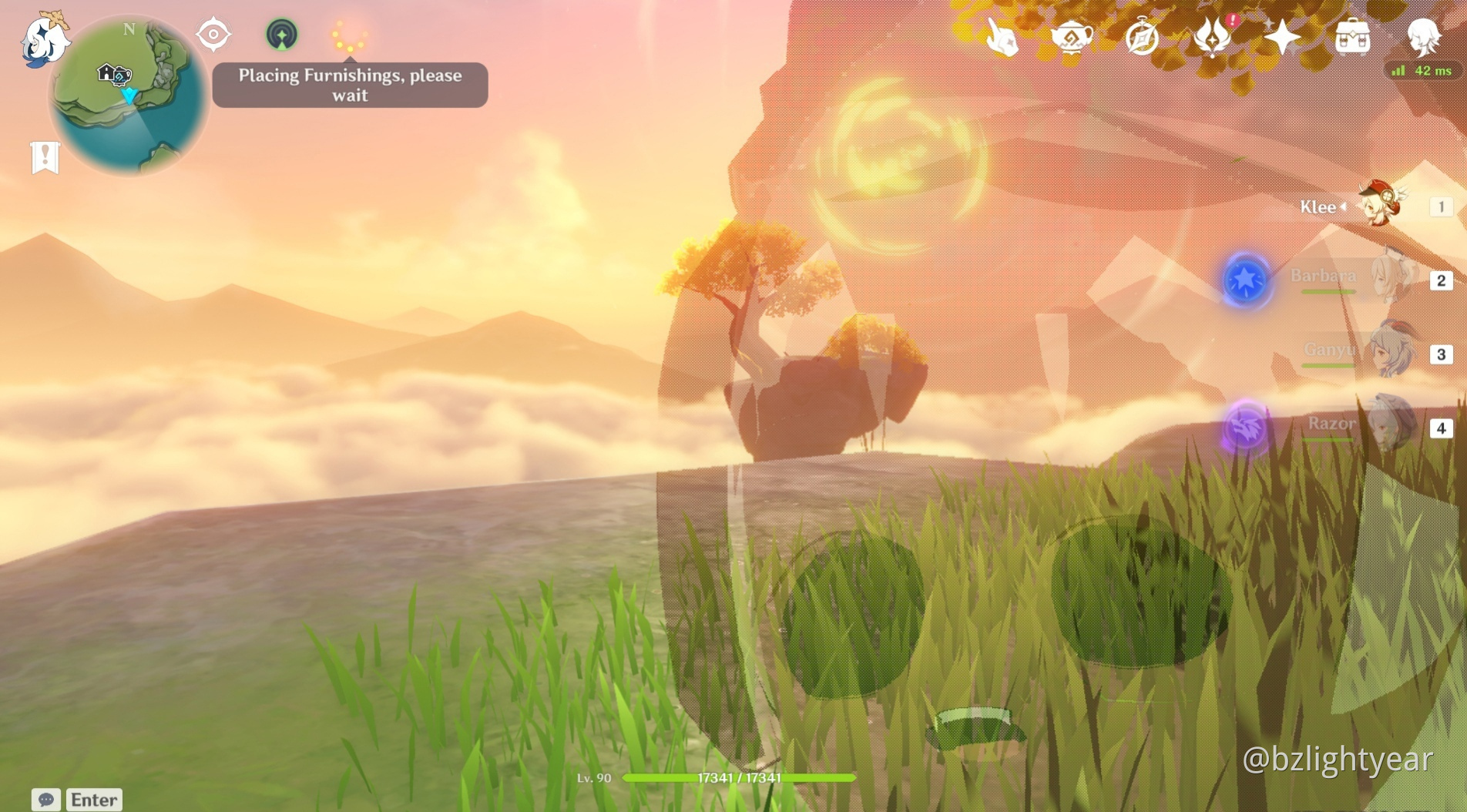
Task: Open the Wish menu four-pointed star
Action: [x=1281, y=37]
